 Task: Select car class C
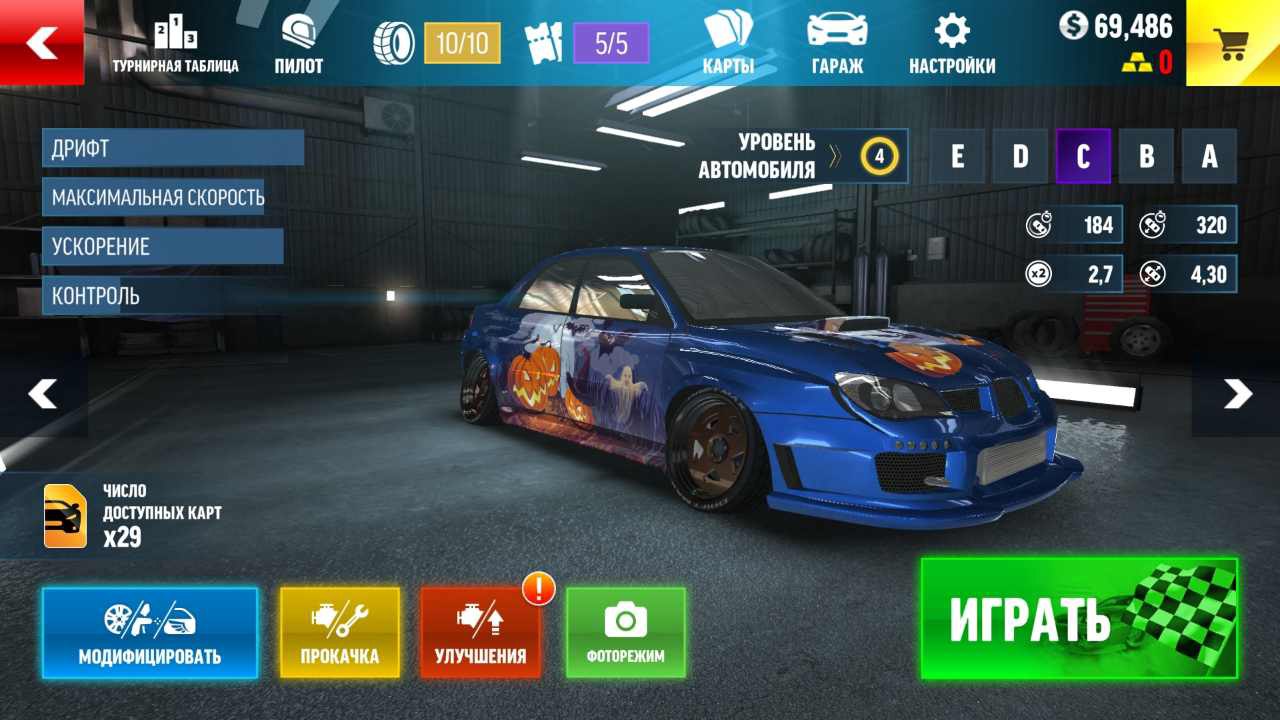click(x=1083, y=157)
